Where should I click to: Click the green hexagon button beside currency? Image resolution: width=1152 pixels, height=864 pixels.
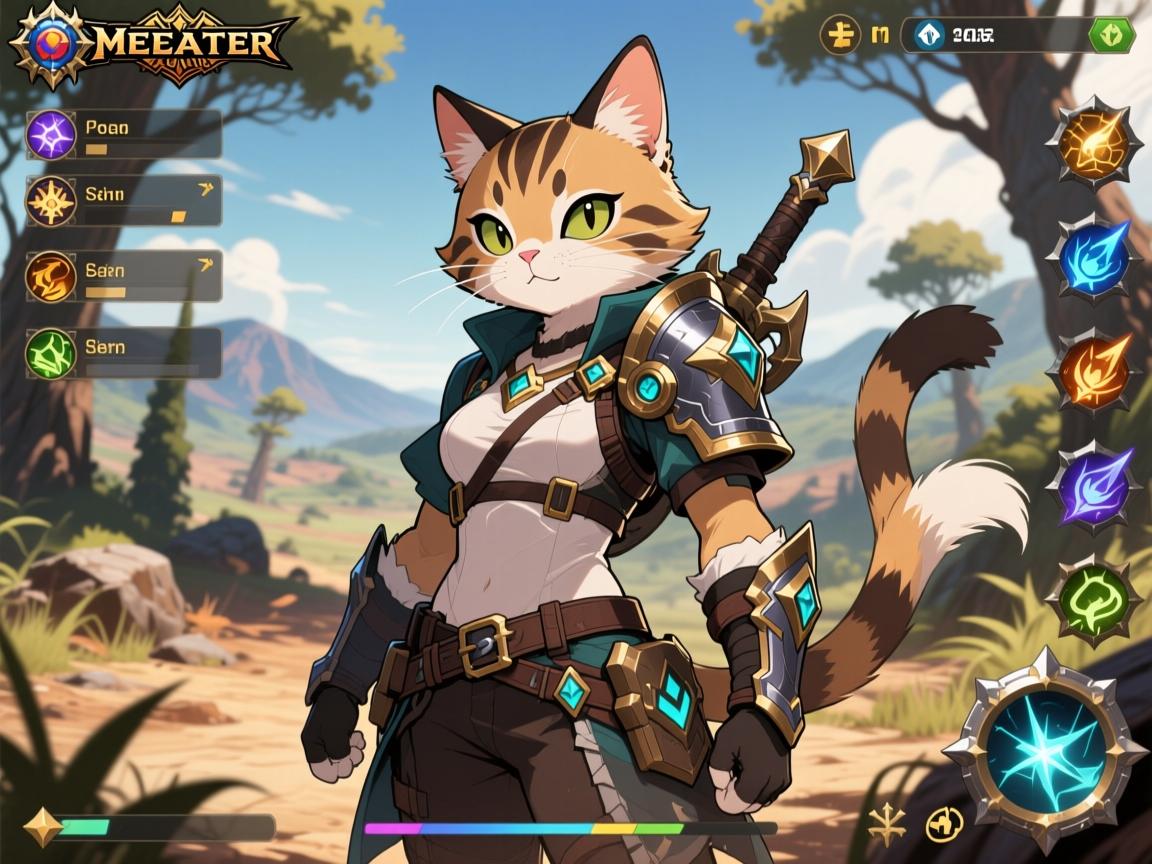pyautogui.click(x=1111, y=36)
